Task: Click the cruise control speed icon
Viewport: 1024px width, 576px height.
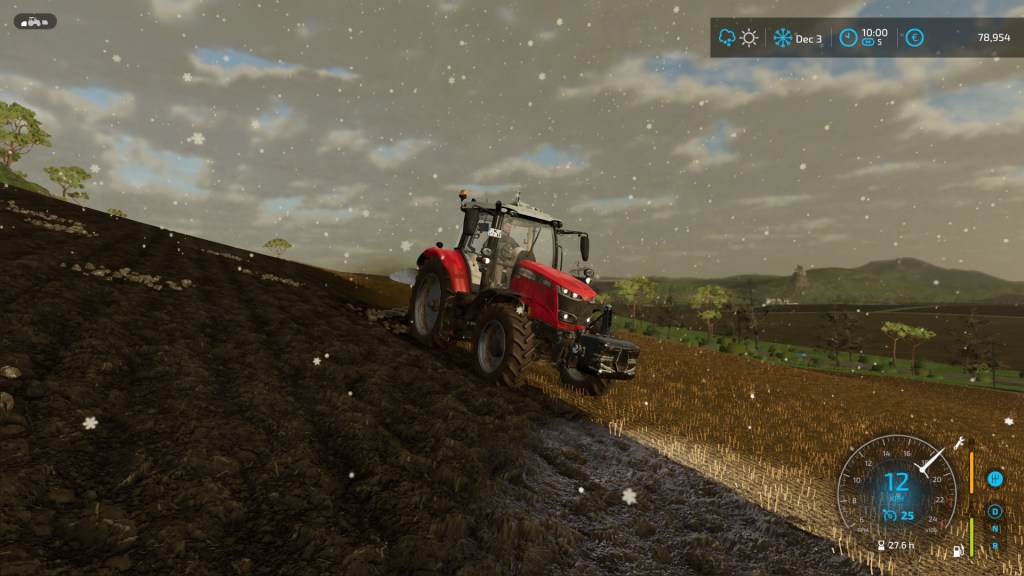Action: (888, 515)
